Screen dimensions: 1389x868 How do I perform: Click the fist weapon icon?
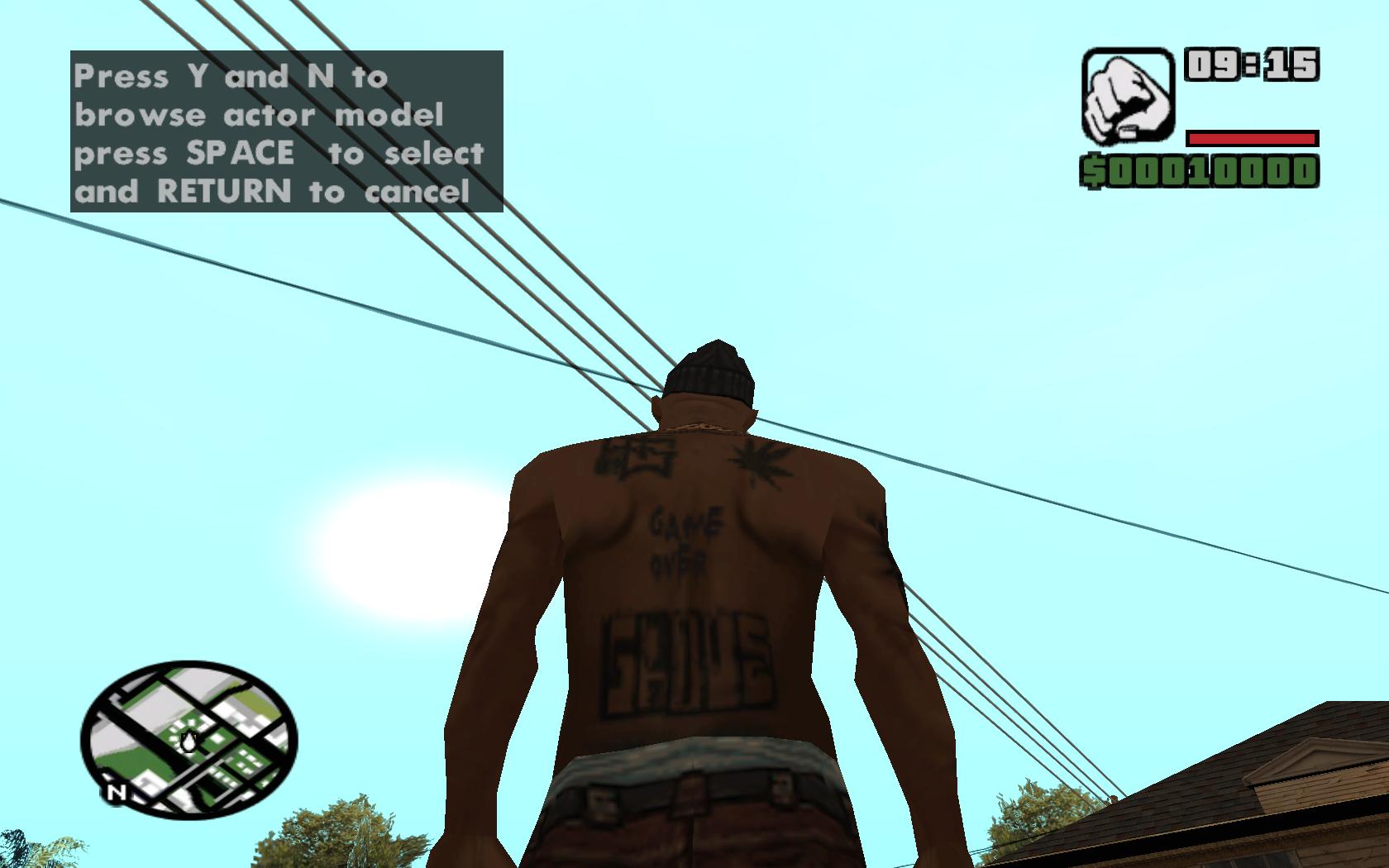tap(1129, 93)
